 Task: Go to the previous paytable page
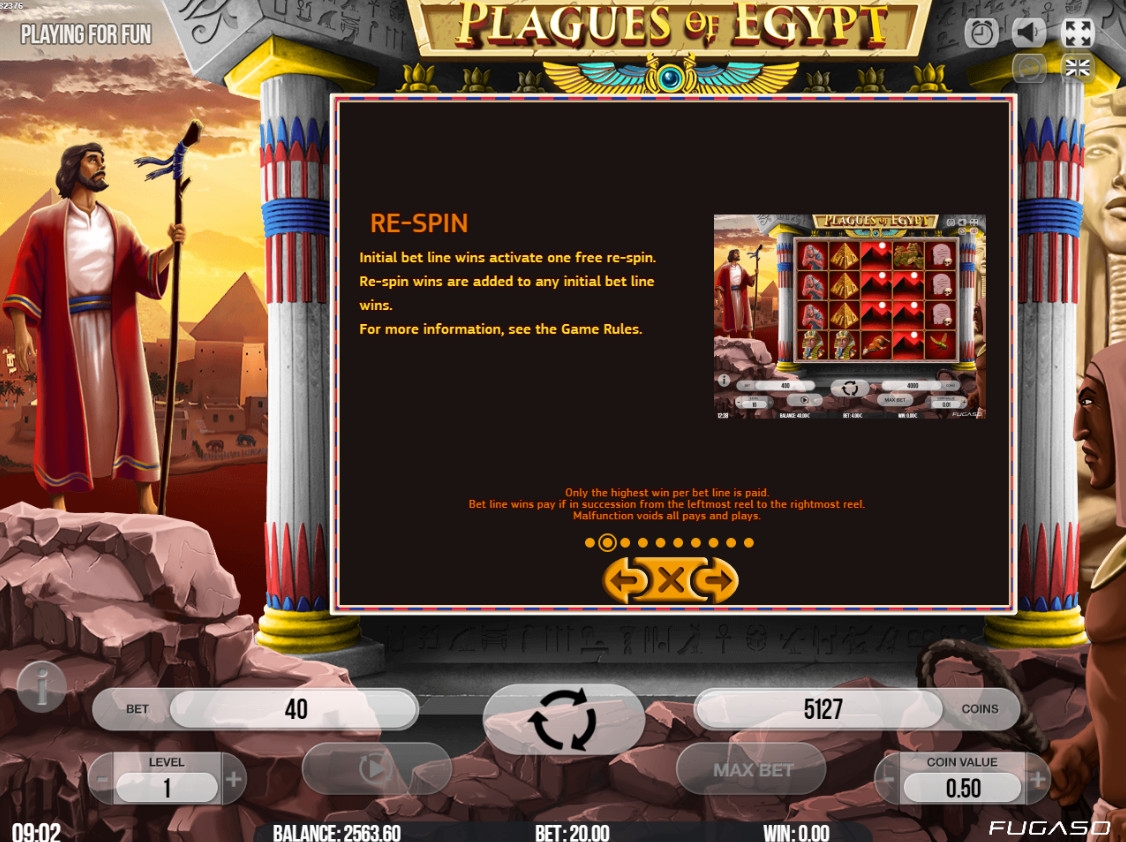[625, 580]
